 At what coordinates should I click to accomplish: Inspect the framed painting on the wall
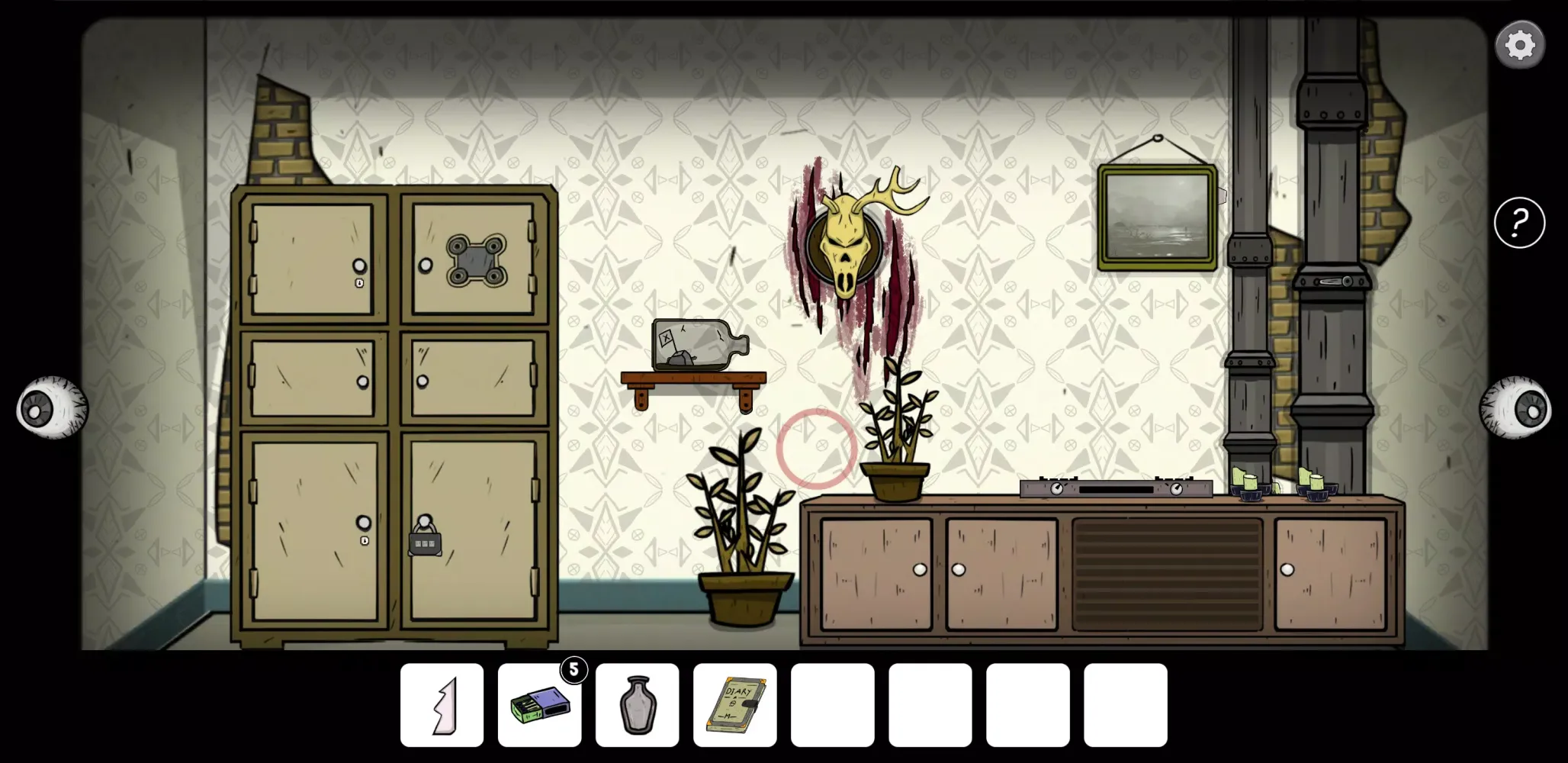1156,217
